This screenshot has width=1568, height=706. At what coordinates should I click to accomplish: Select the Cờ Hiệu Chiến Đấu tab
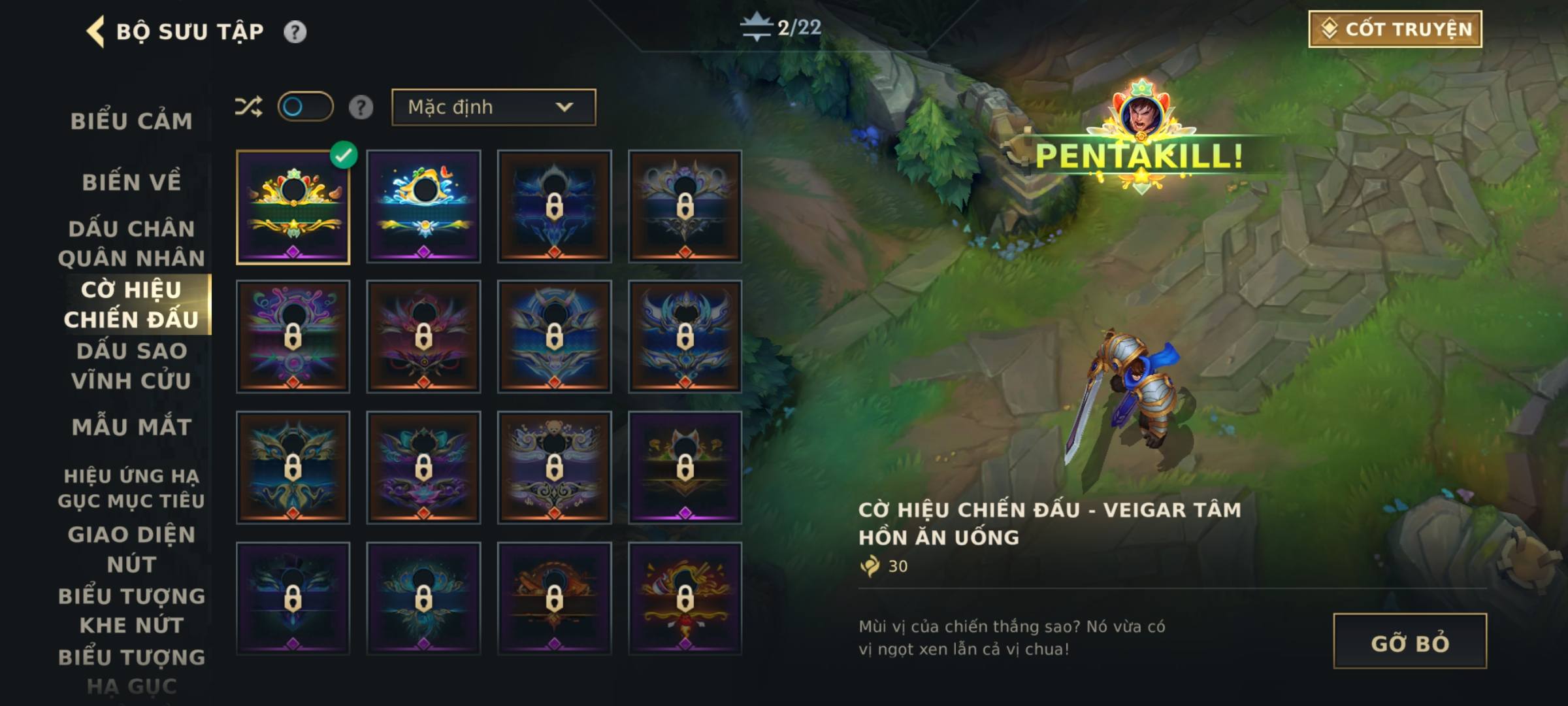[131, 305]
